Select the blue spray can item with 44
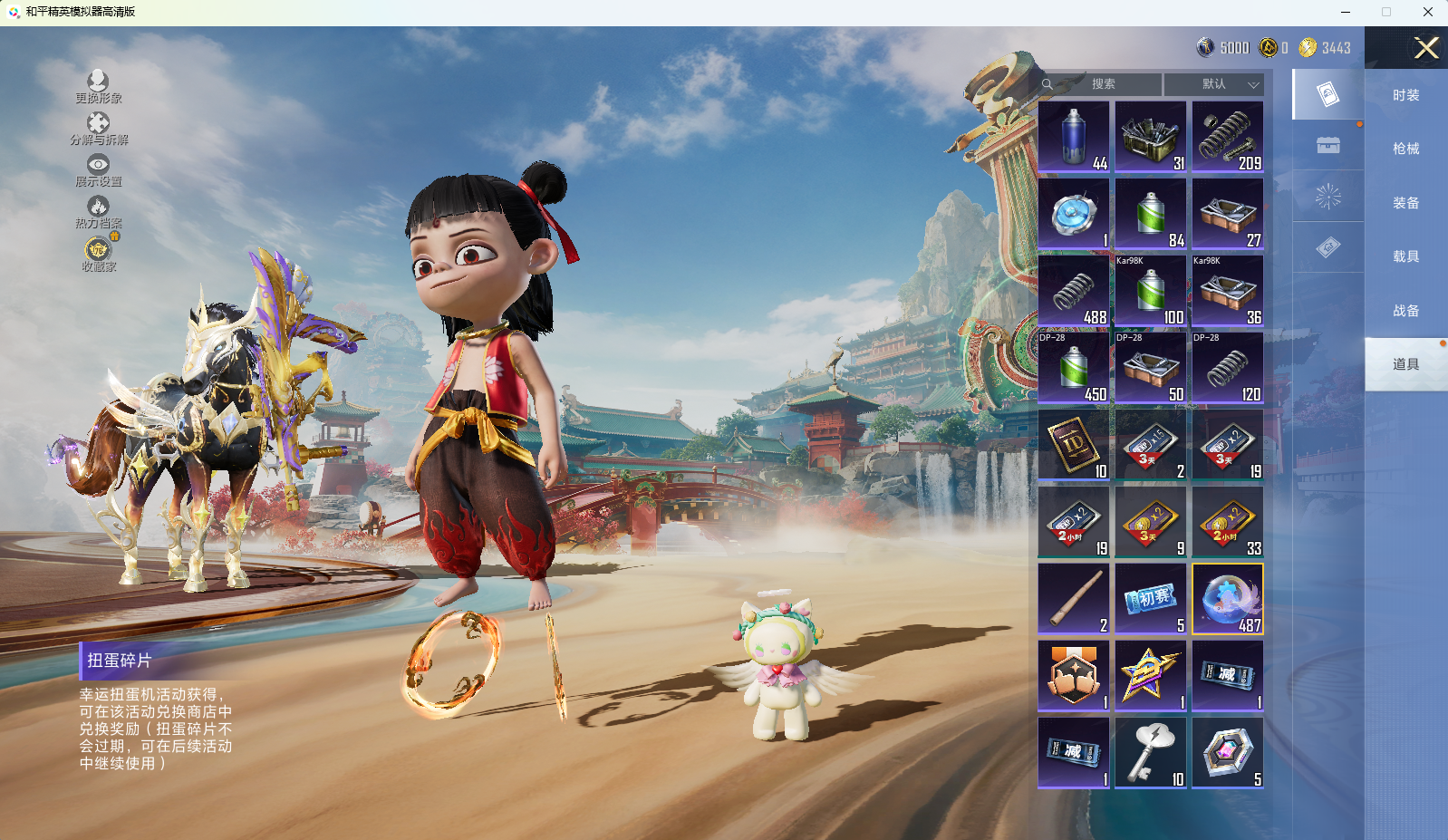The image size is (1448, 840). point(1074,137)
